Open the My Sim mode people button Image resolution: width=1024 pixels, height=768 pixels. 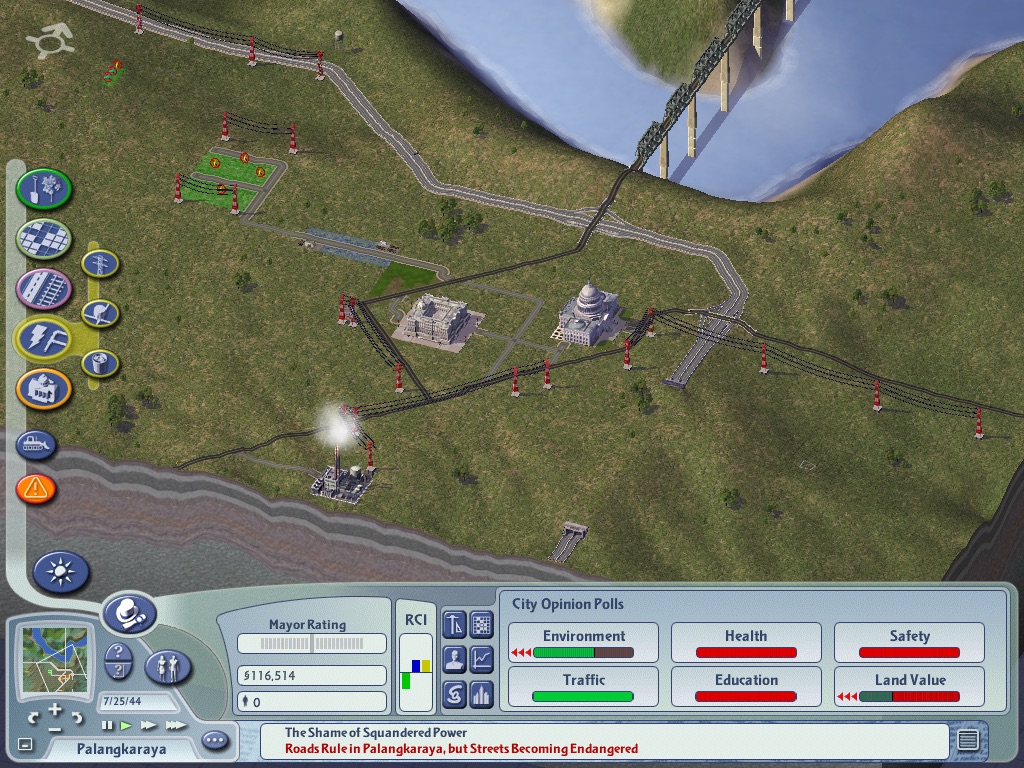pyautogui.click(x=168, y=667)
